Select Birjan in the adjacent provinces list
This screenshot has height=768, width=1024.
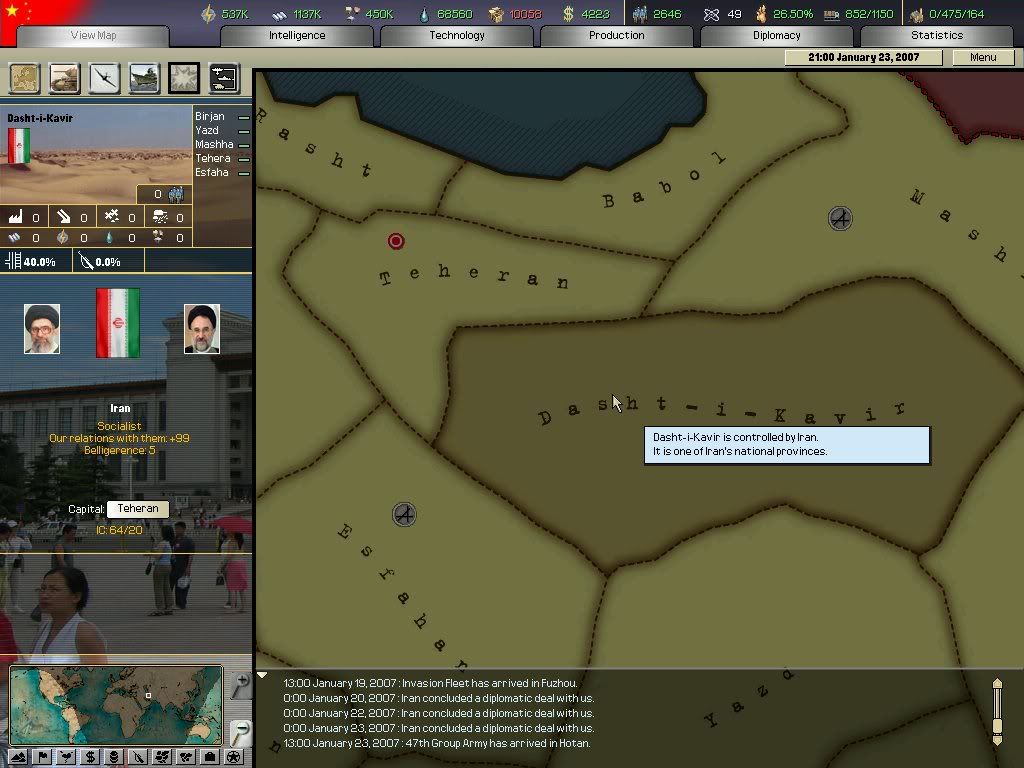[x=210, y=117]
